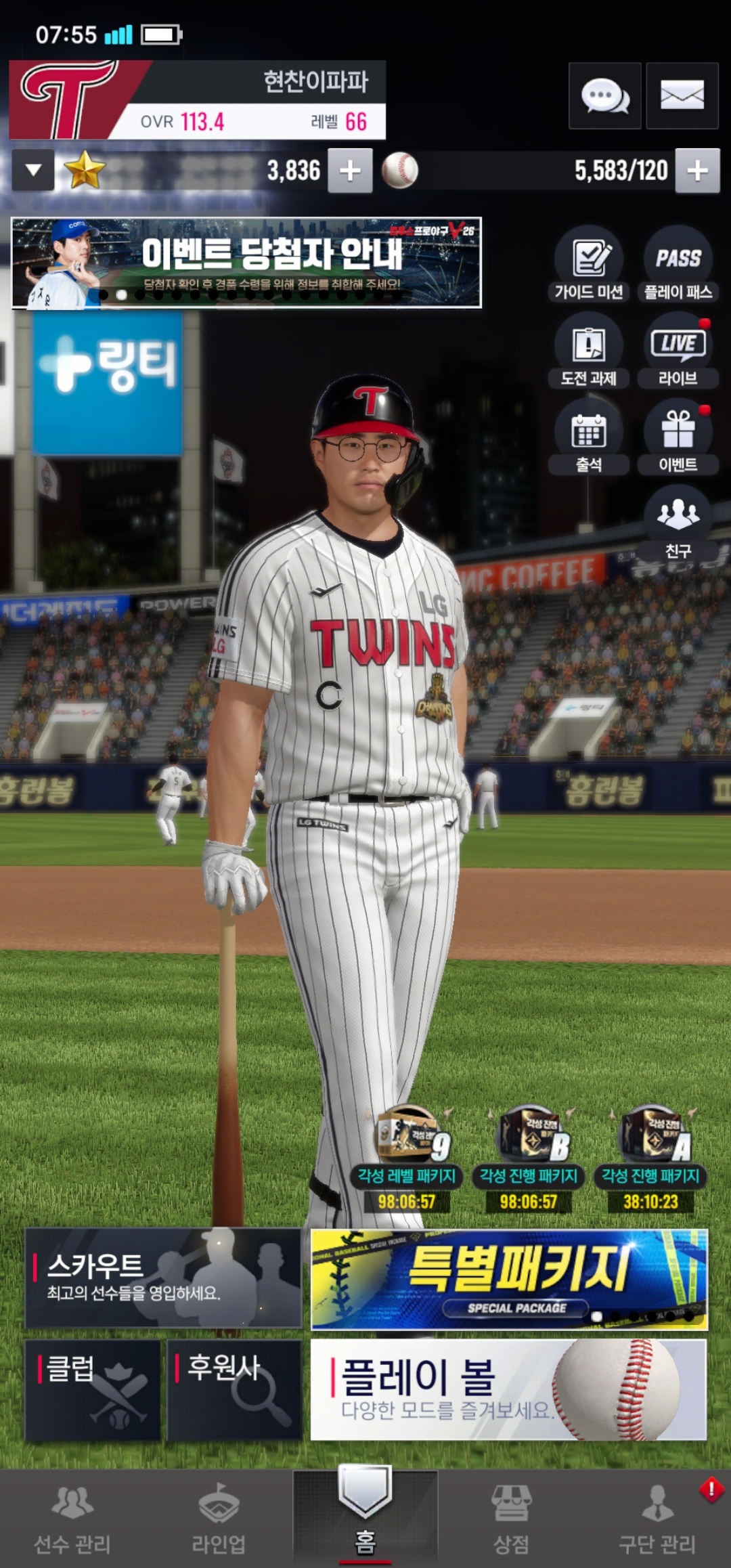Open the 이벤트 gift box menu

[678, 438]
